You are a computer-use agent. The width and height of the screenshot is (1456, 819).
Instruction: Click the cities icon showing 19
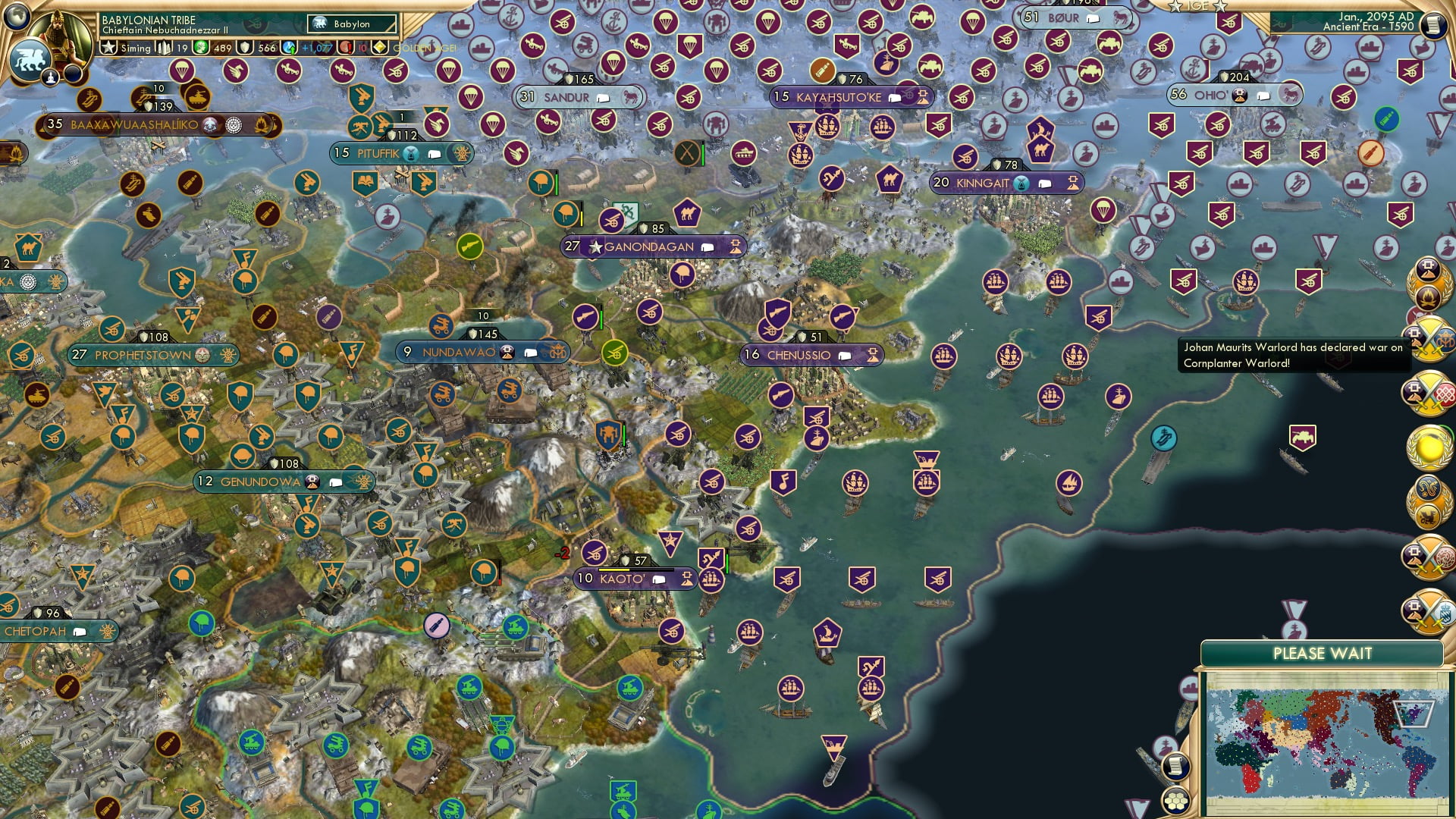163,47
